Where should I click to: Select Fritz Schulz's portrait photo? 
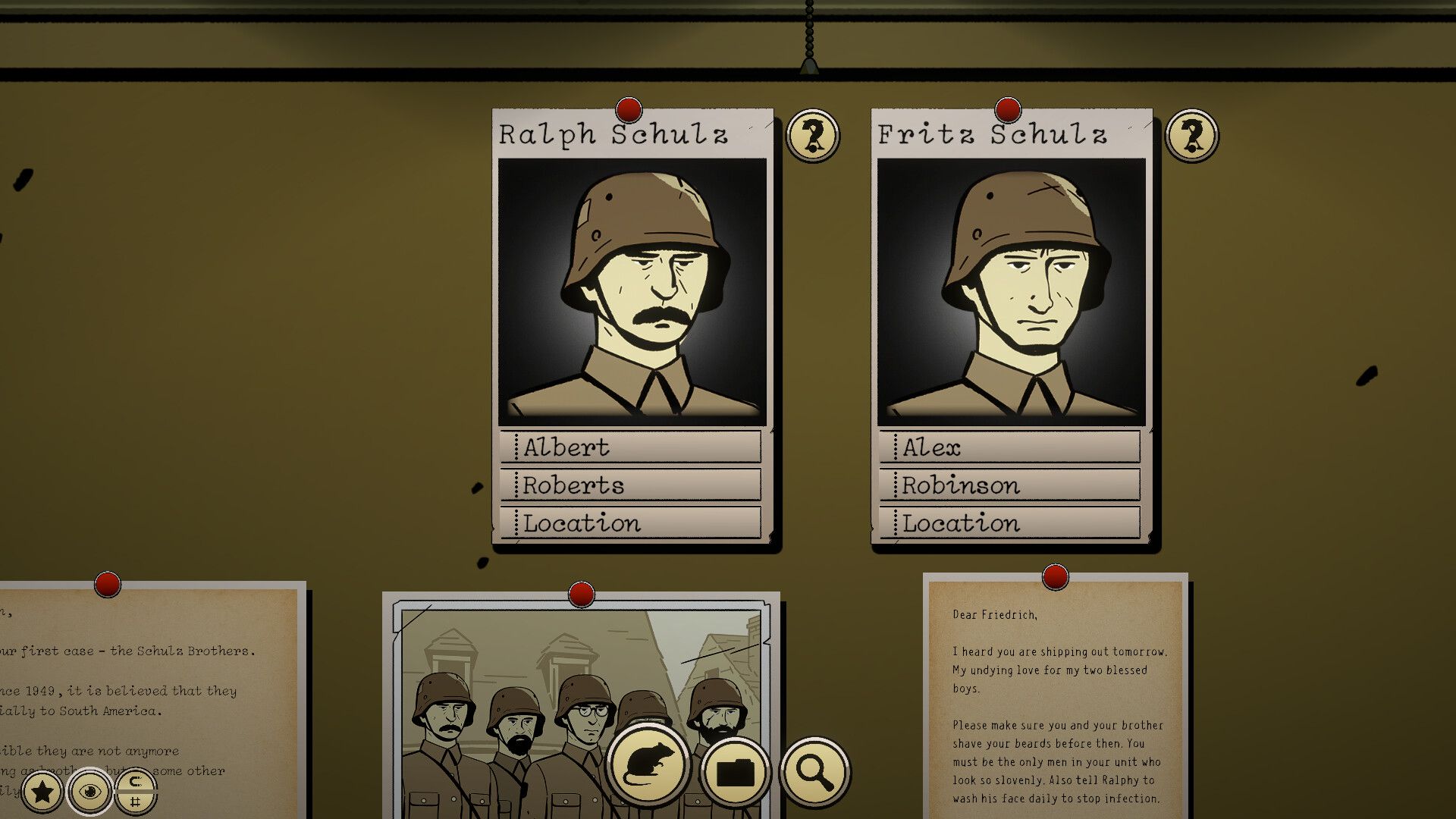coord(1012,292)
